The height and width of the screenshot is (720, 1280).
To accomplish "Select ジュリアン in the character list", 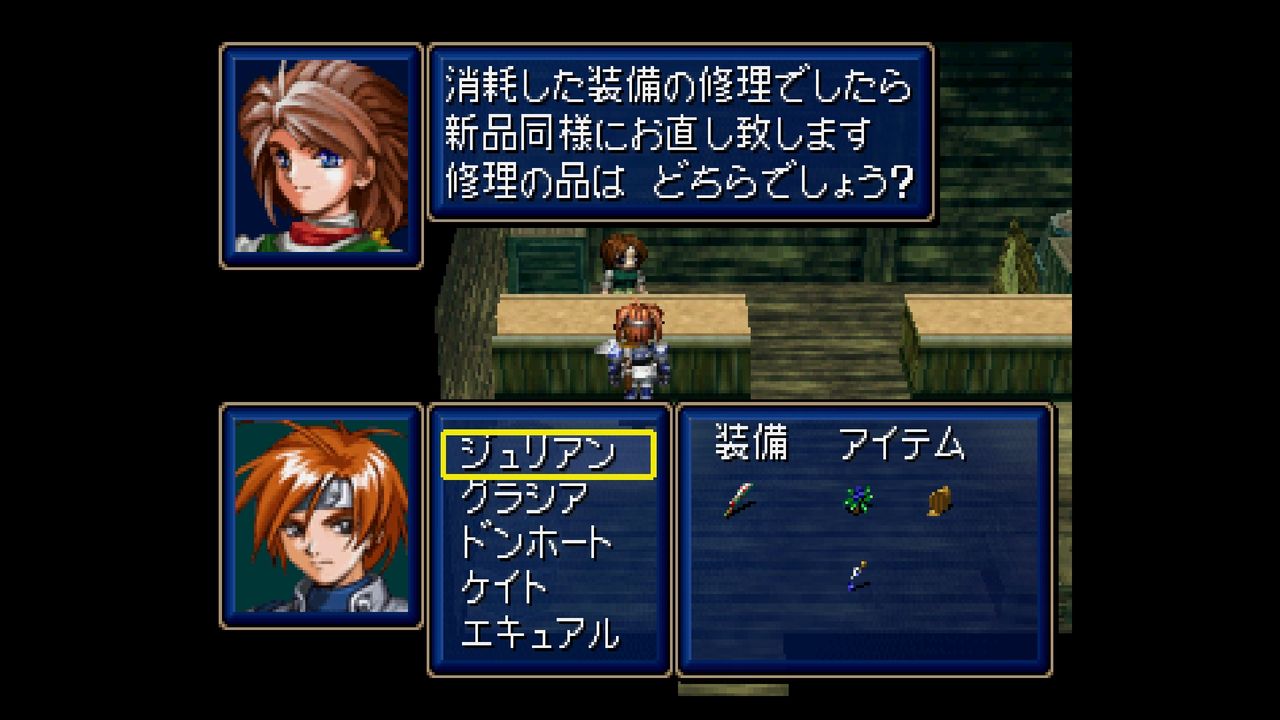I will (x=536, y=455).
